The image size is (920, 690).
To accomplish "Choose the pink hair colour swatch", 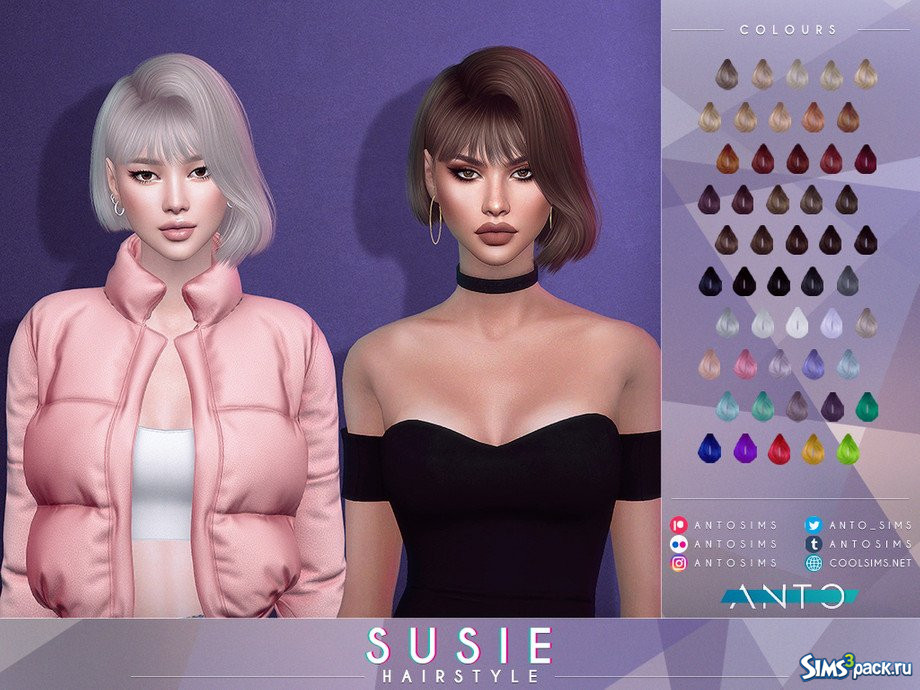I will coord(744,363).
